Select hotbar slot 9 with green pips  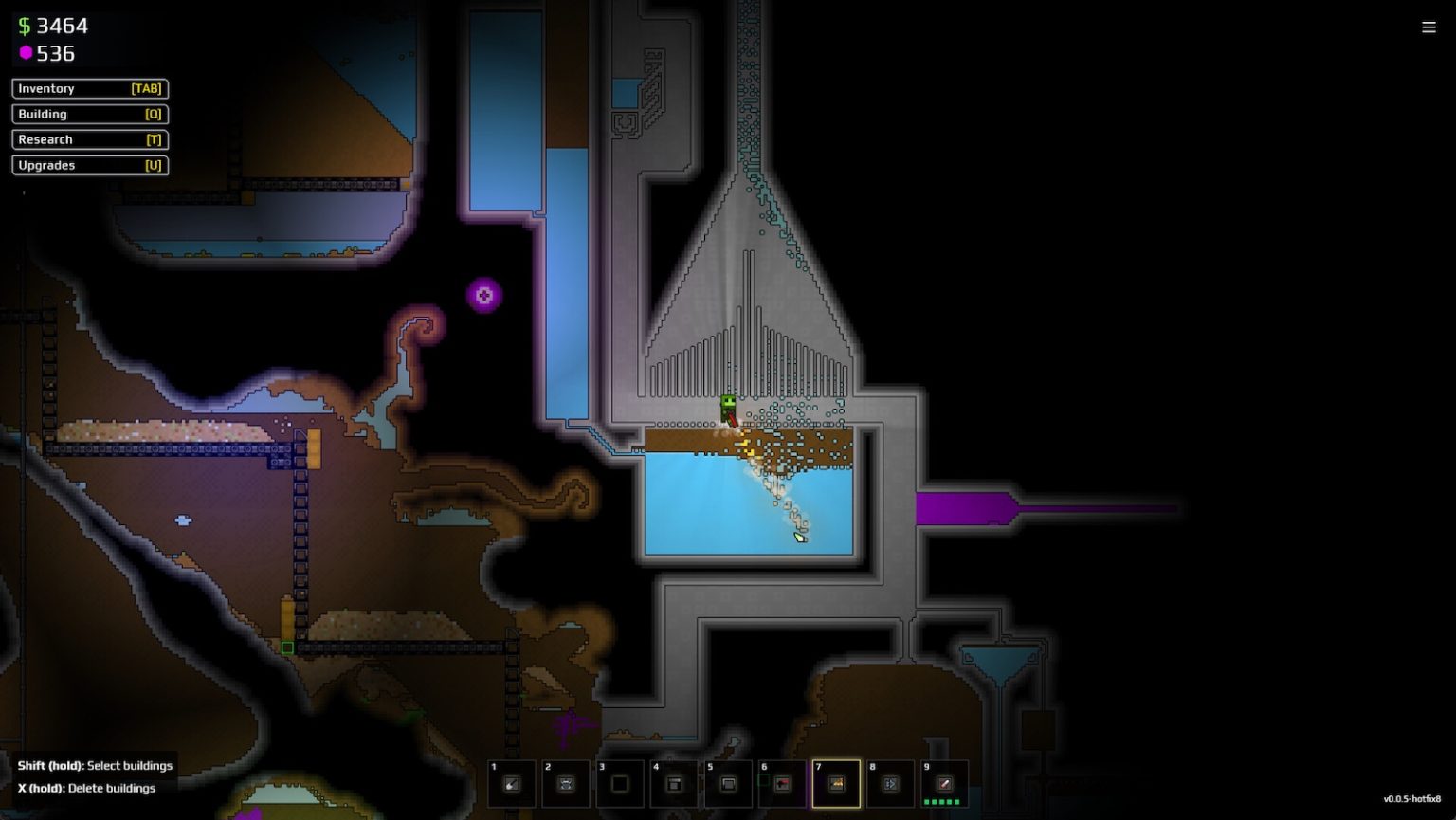click(944, 784)
